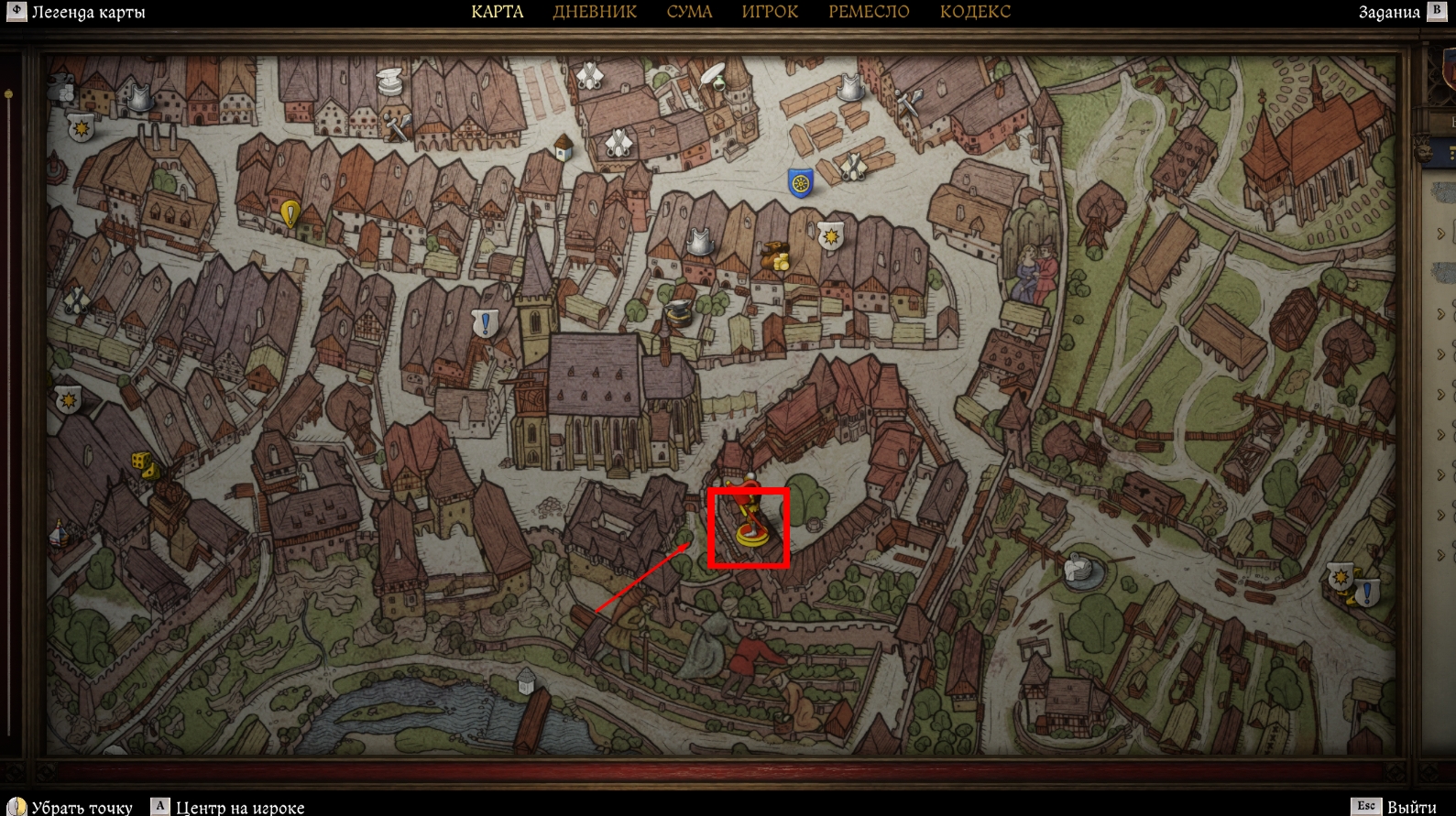Click the blue wheel shield marker
The width and height of the screenshot is (1456, 816).
click(x=801, y=183)
